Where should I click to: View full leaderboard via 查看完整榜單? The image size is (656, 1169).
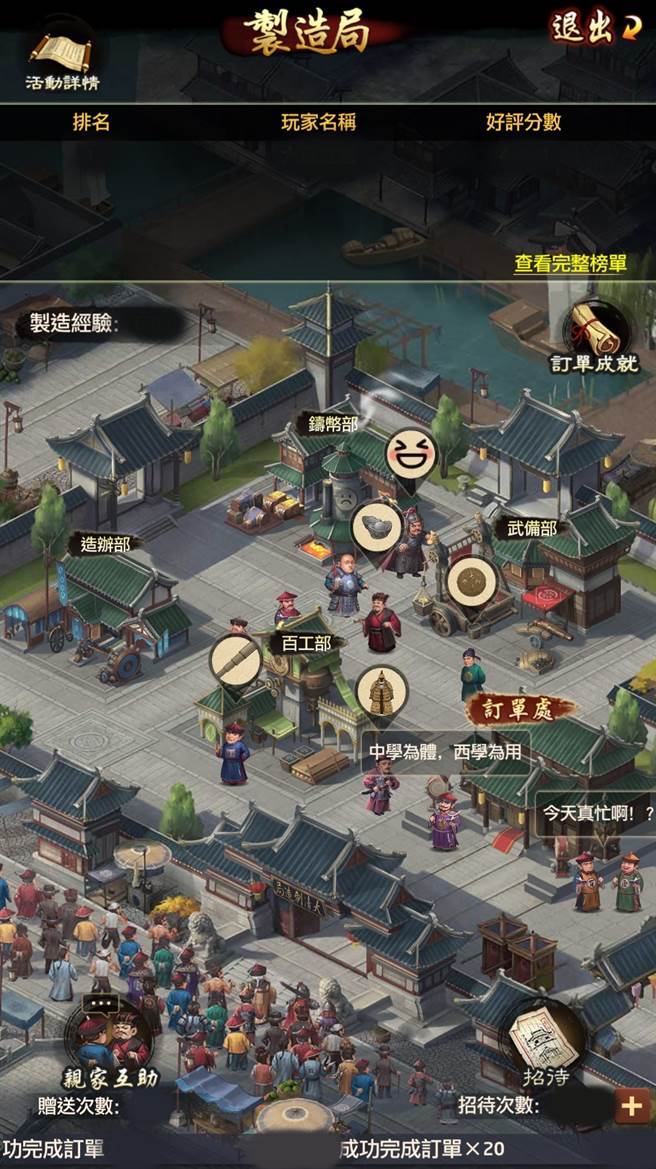(570, 264)
